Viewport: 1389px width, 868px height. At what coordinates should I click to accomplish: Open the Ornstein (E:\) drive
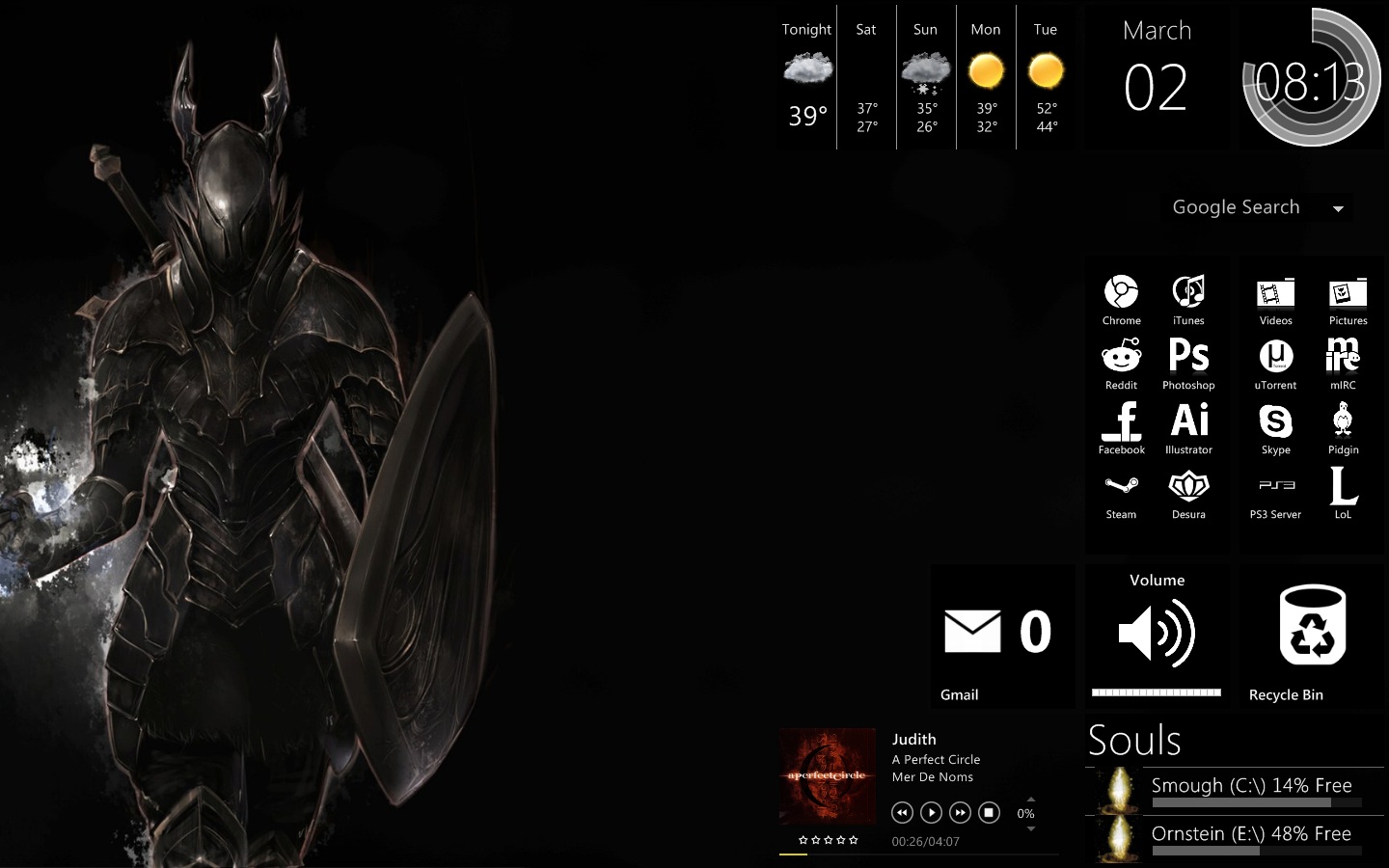[x=1249, y=833]
